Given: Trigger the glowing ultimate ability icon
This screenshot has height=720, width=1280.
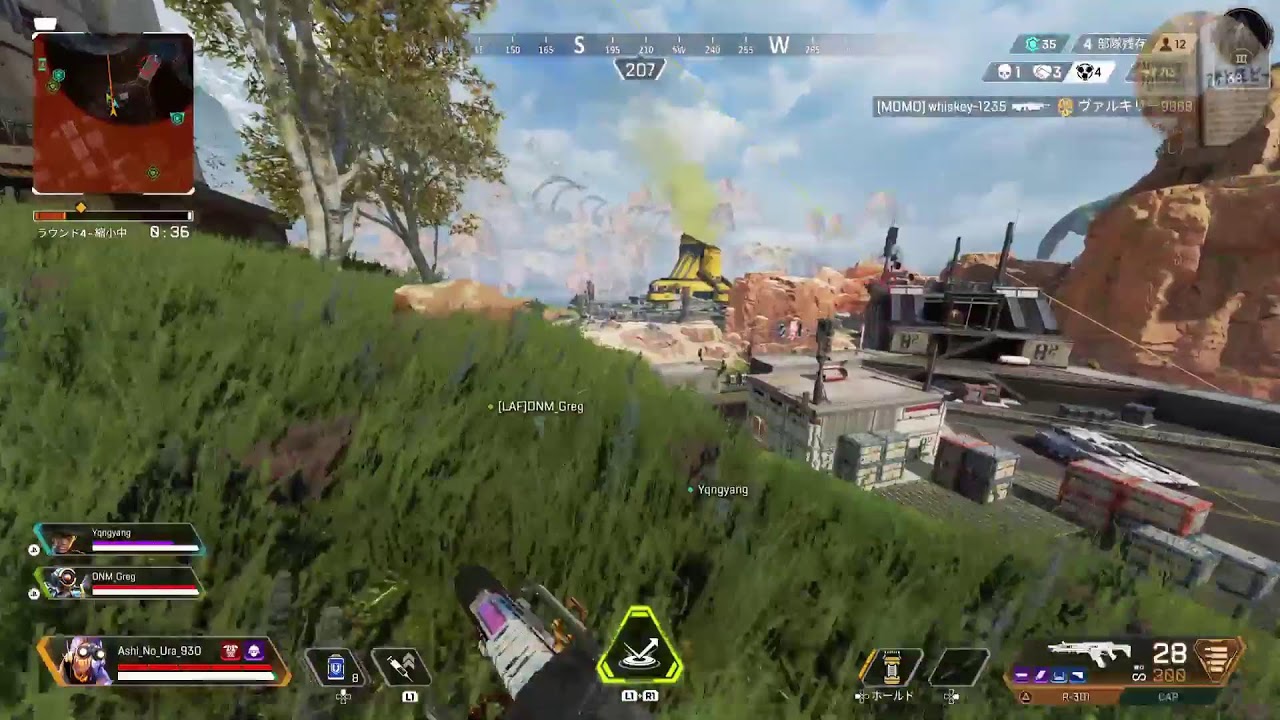Looking at the screenshot, I should click(640, 650).
